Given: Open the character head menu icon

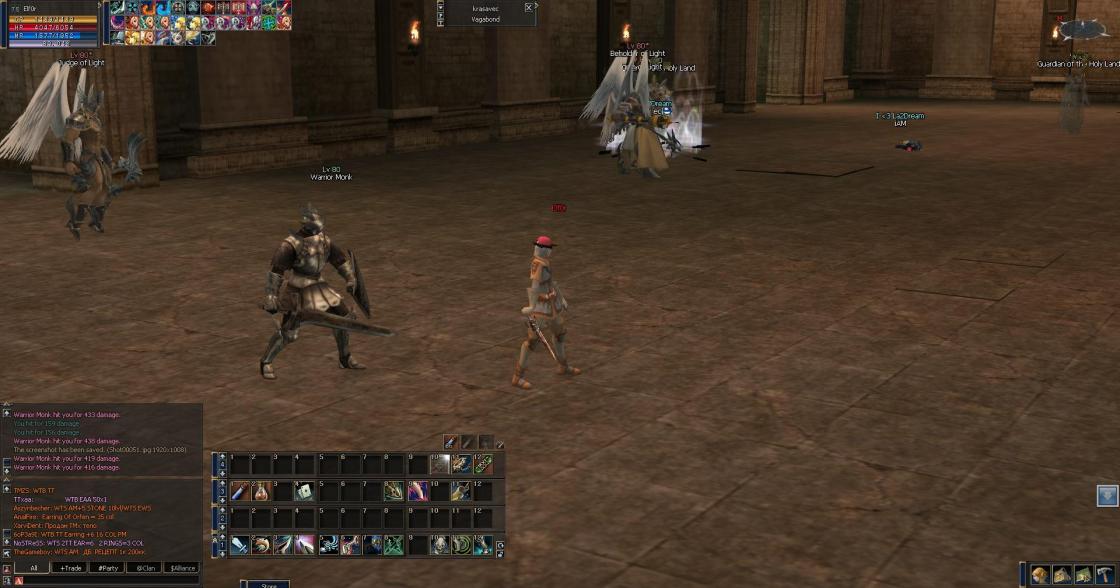Looking at the screenshot, I should [x=1040, y=574].
